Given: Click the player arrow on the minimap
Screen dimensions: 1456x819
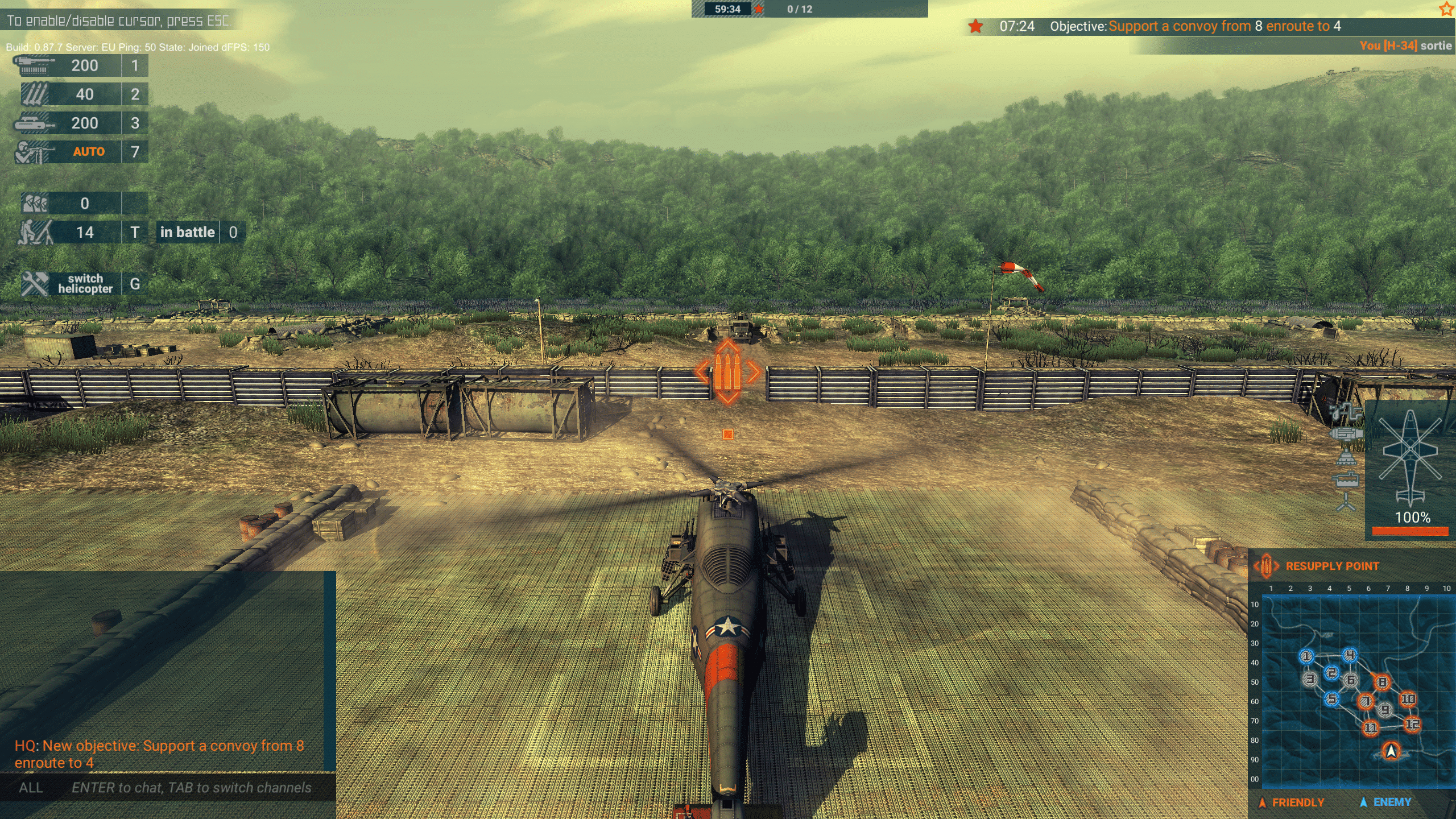Looking at the screenshot, I should [1391, 751].
